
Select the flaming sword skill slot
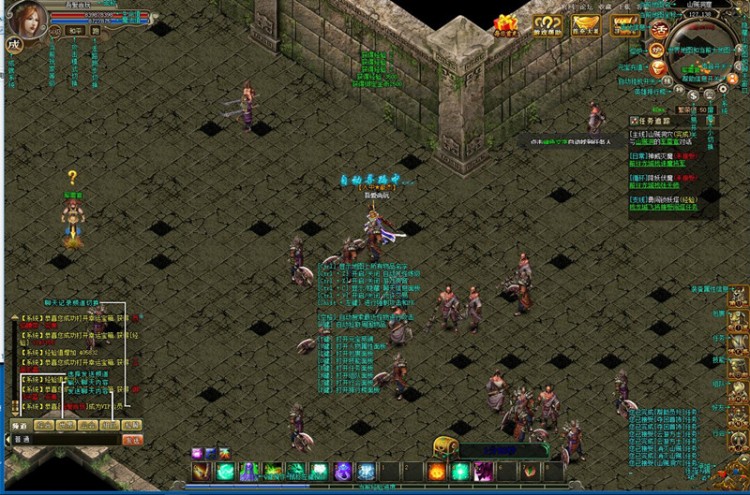tap(202, 470)
